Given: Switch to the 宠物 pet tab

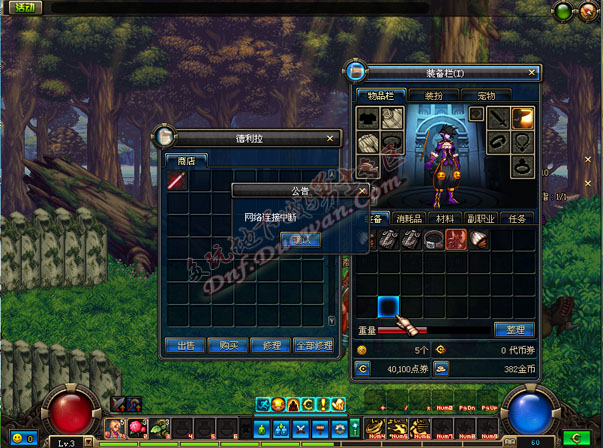Looking at the screenshot, I should click(x=487, y=95).
